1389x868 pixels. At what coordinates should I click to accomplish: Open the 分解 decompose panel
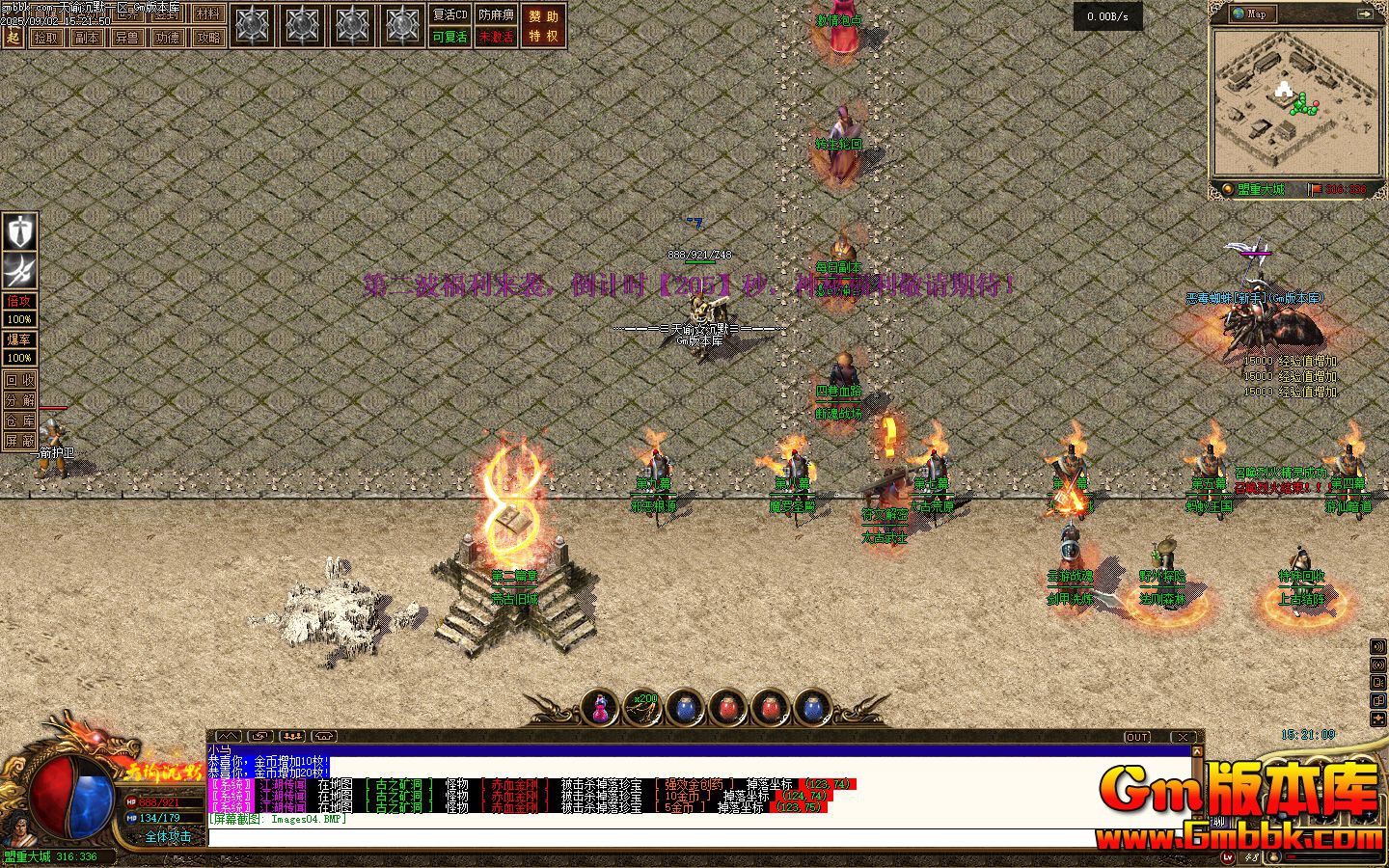pyautogui.click(x=19, y=400)
